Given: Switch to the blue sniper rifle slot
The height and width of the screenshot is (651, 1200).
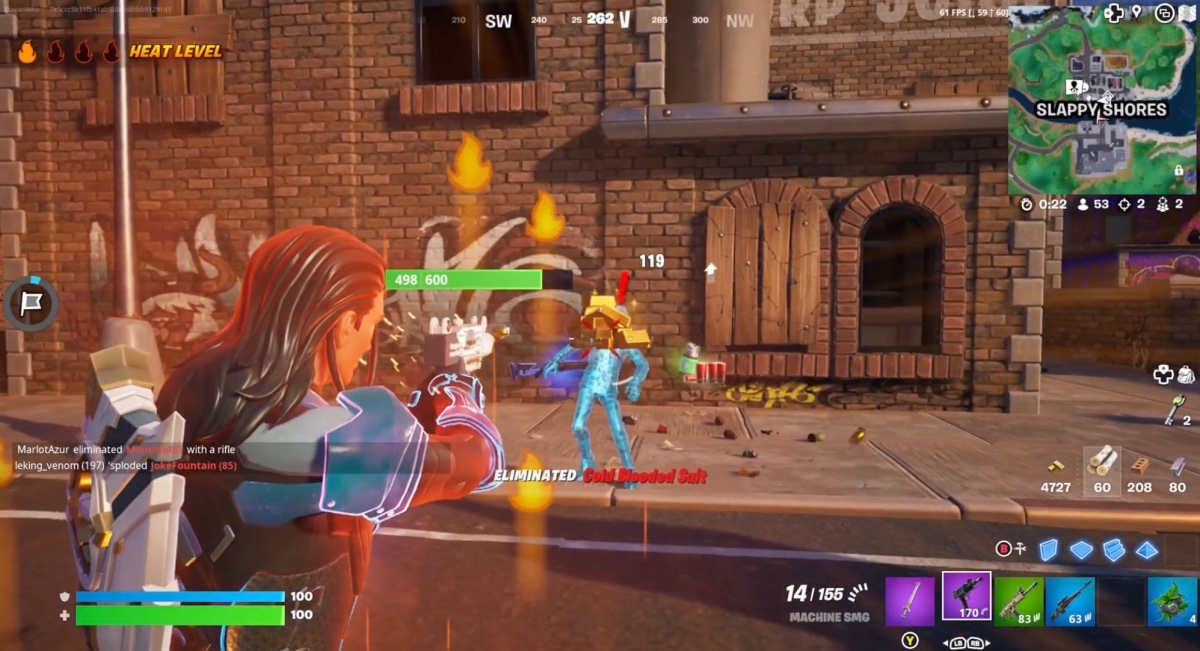Looking at the screenshot, I should (x=1070, y=601).
